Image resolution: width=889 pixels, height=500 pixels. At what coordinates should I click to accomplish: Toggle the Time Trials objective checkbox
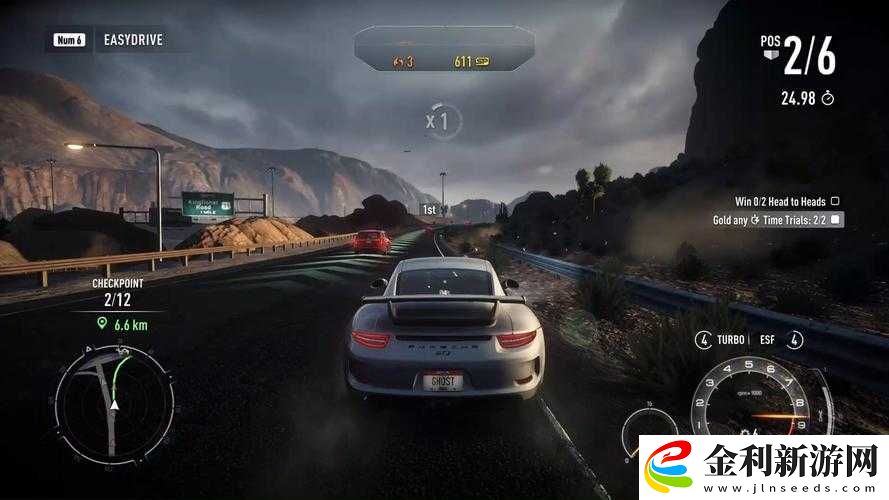coord(836,219)
